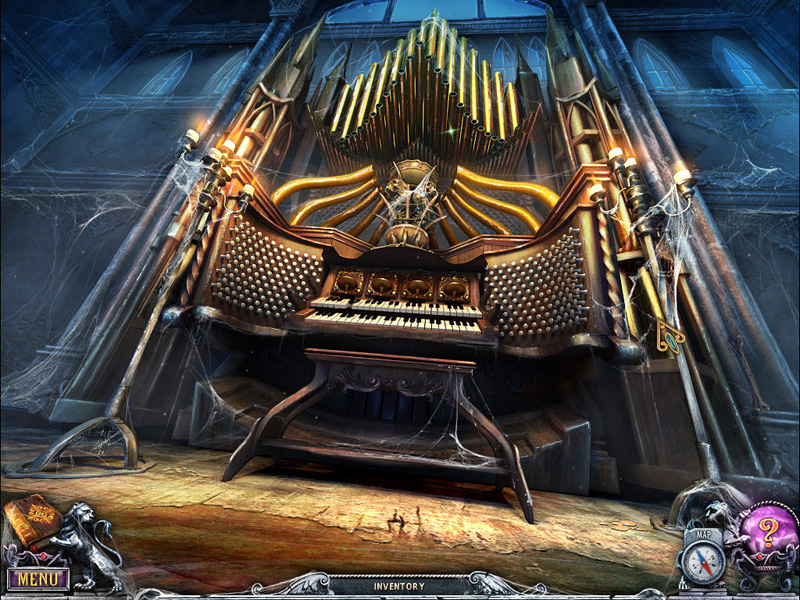Expand the Inventory bar
Viewport: 800px width, 600px height.
click(x=399, y=586)
